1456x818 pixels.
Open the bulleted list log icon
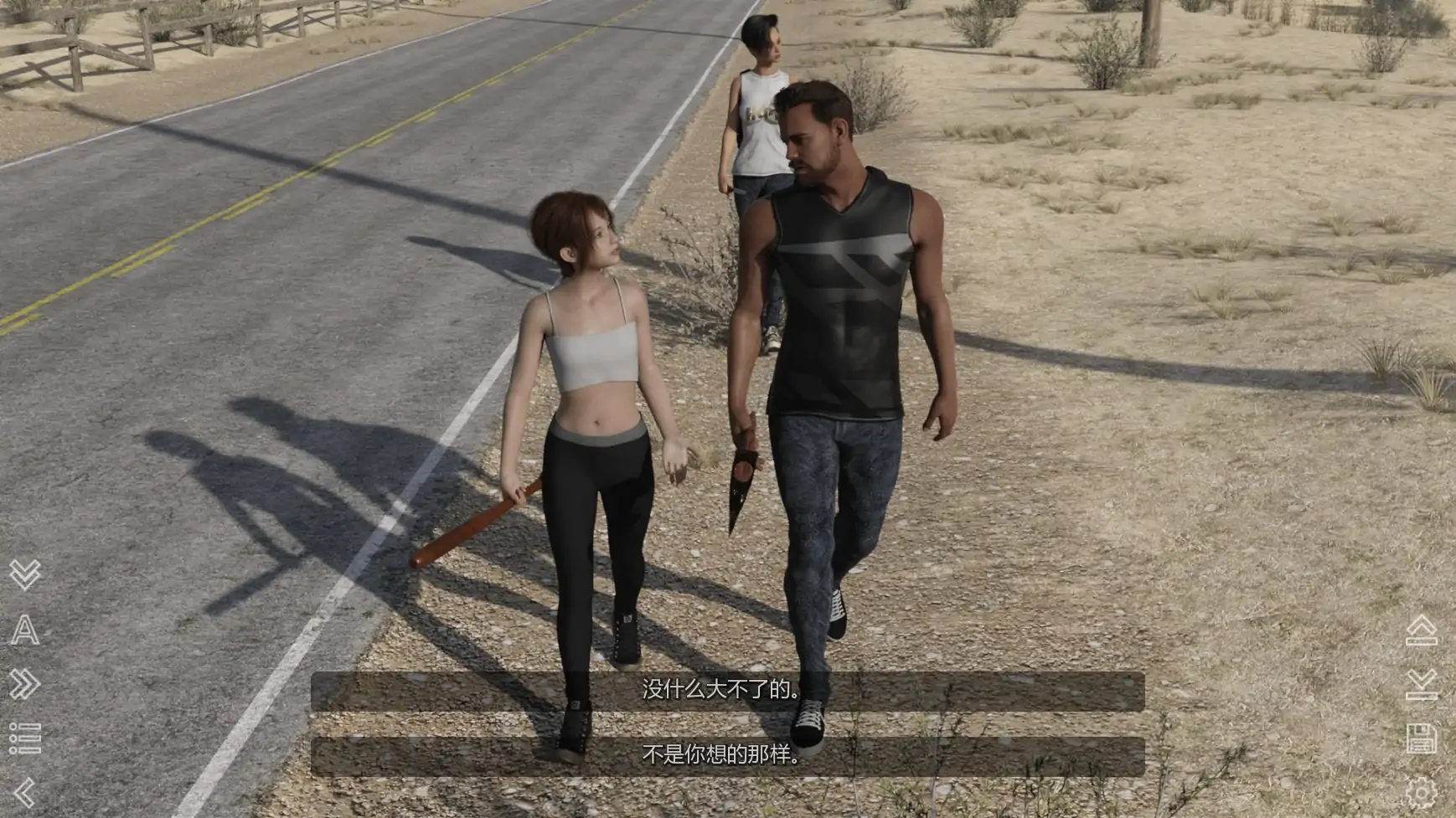click(x=25, y=738)
